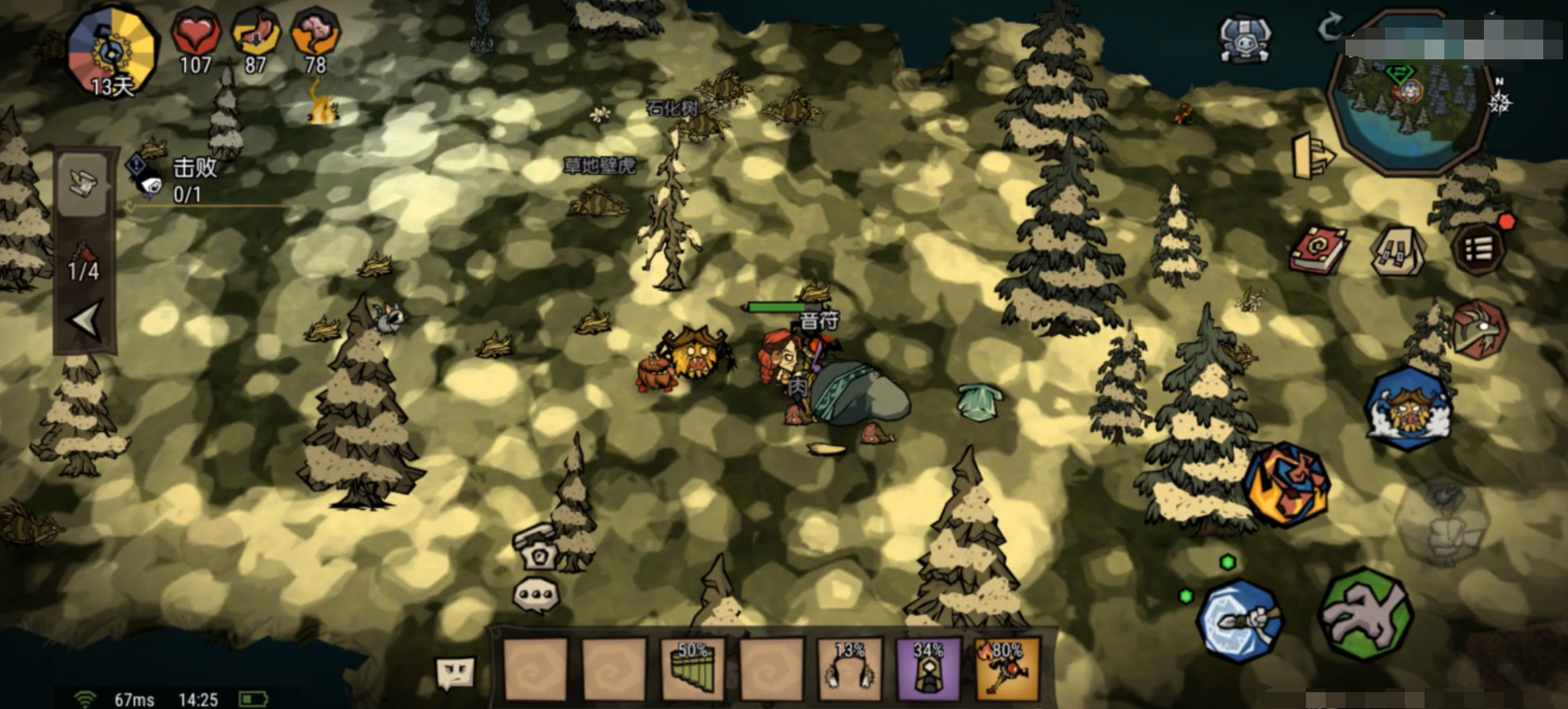Activate the spear attack button
The image size is (1568, 709).
(1240, 621)
